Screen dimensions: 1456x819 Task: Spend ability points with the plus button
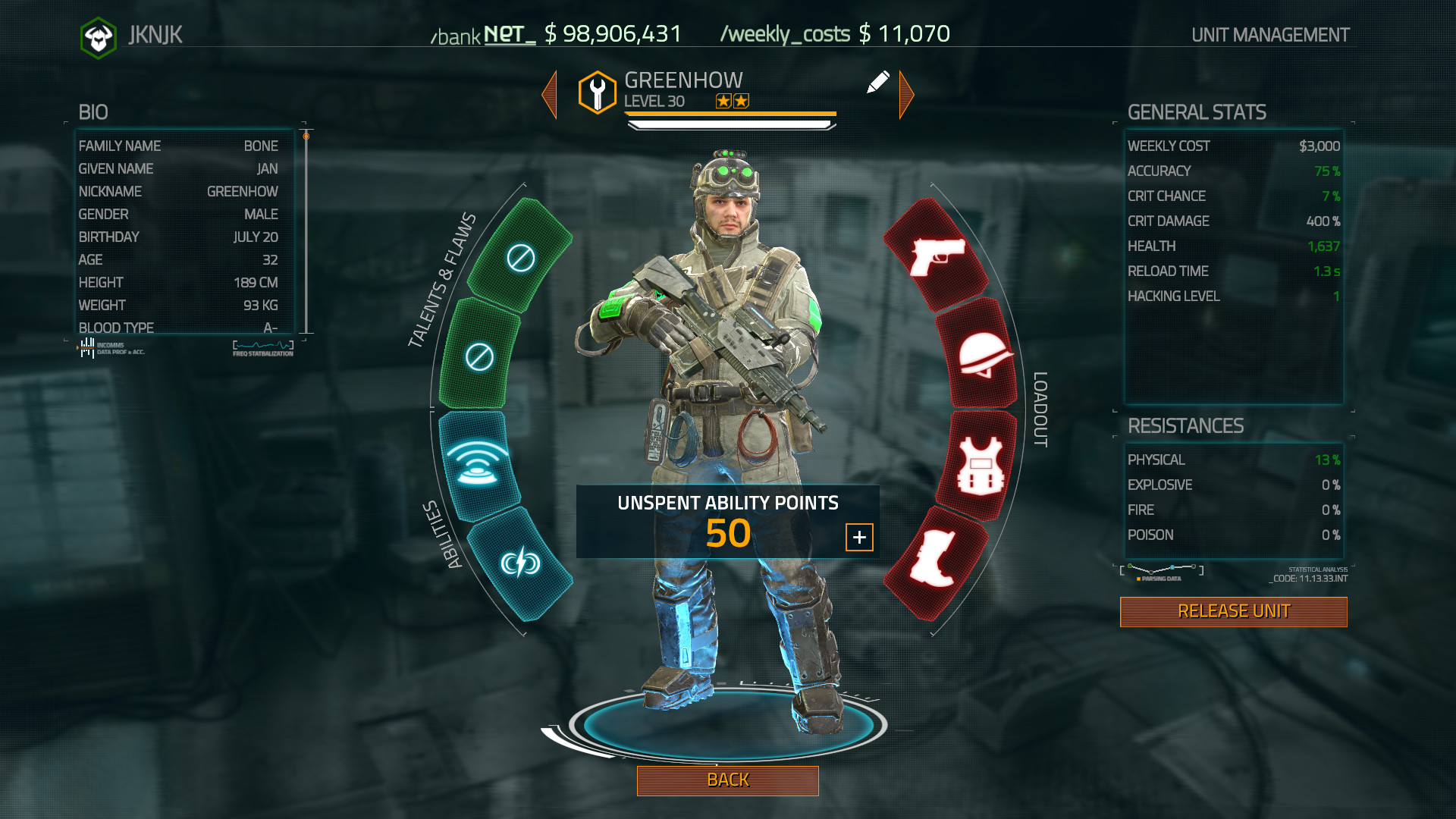859,536
